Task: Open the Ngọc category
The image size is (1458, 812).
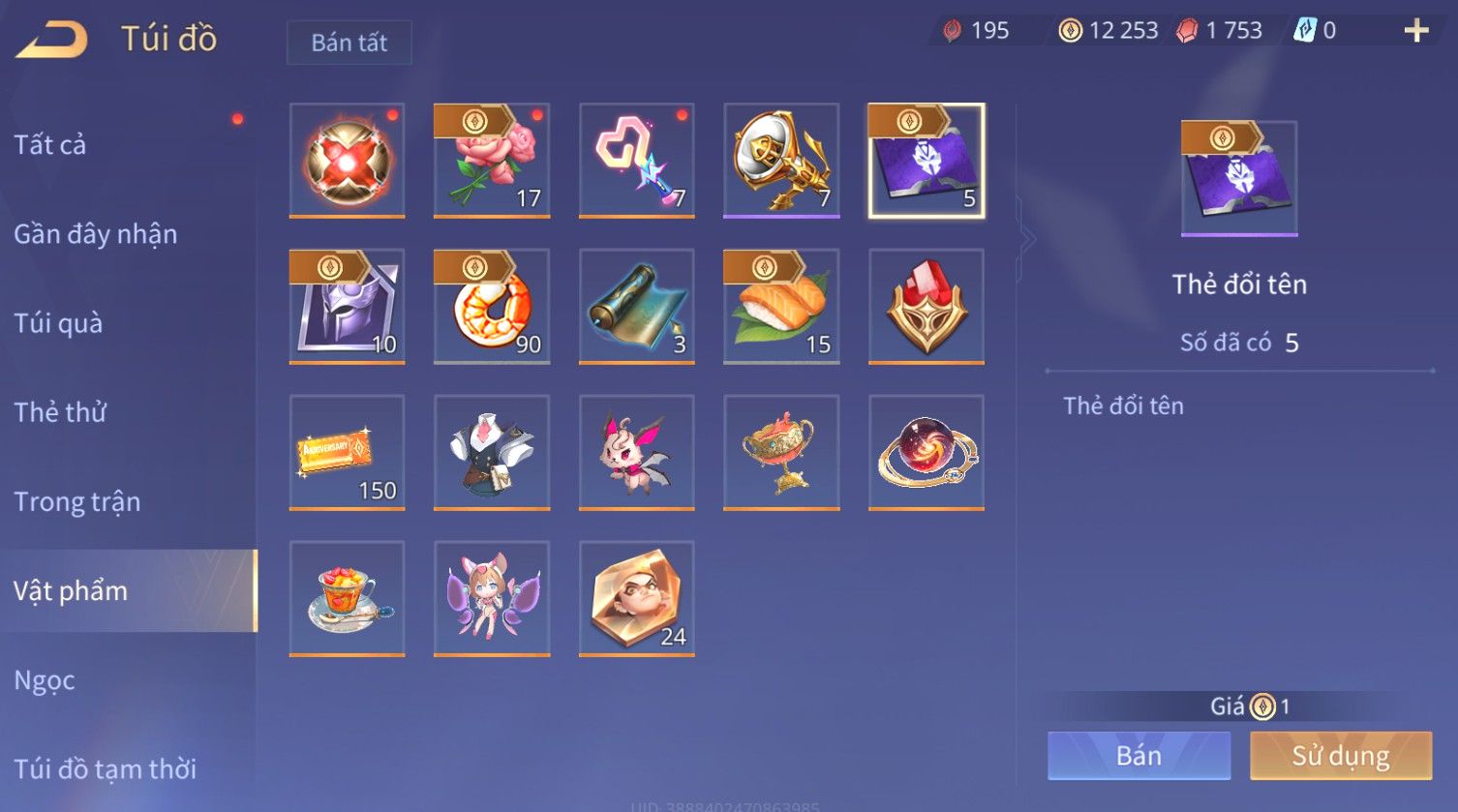Action: [45, 680]
